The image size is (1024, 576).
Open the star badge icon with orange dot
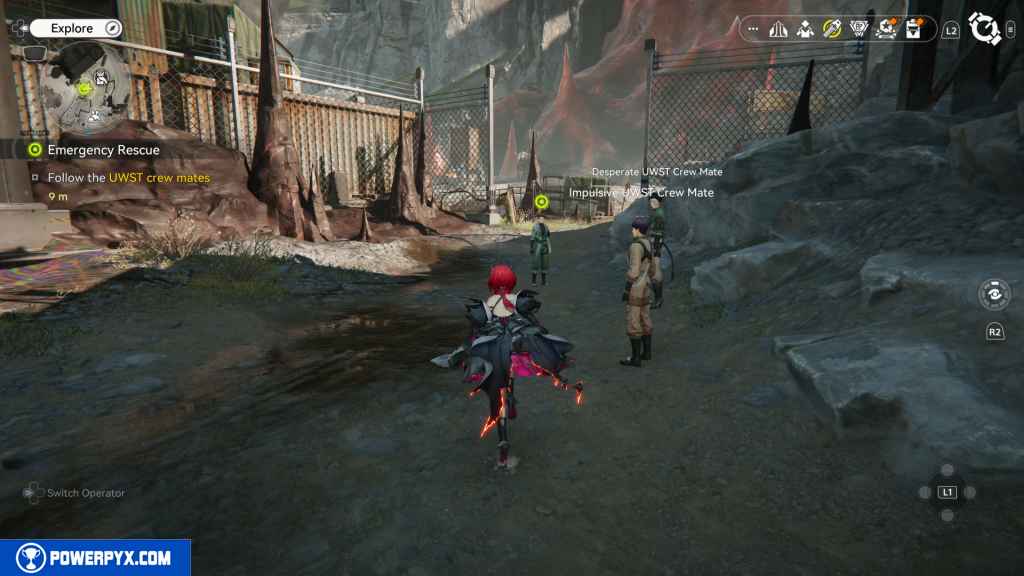coord(885,29)
